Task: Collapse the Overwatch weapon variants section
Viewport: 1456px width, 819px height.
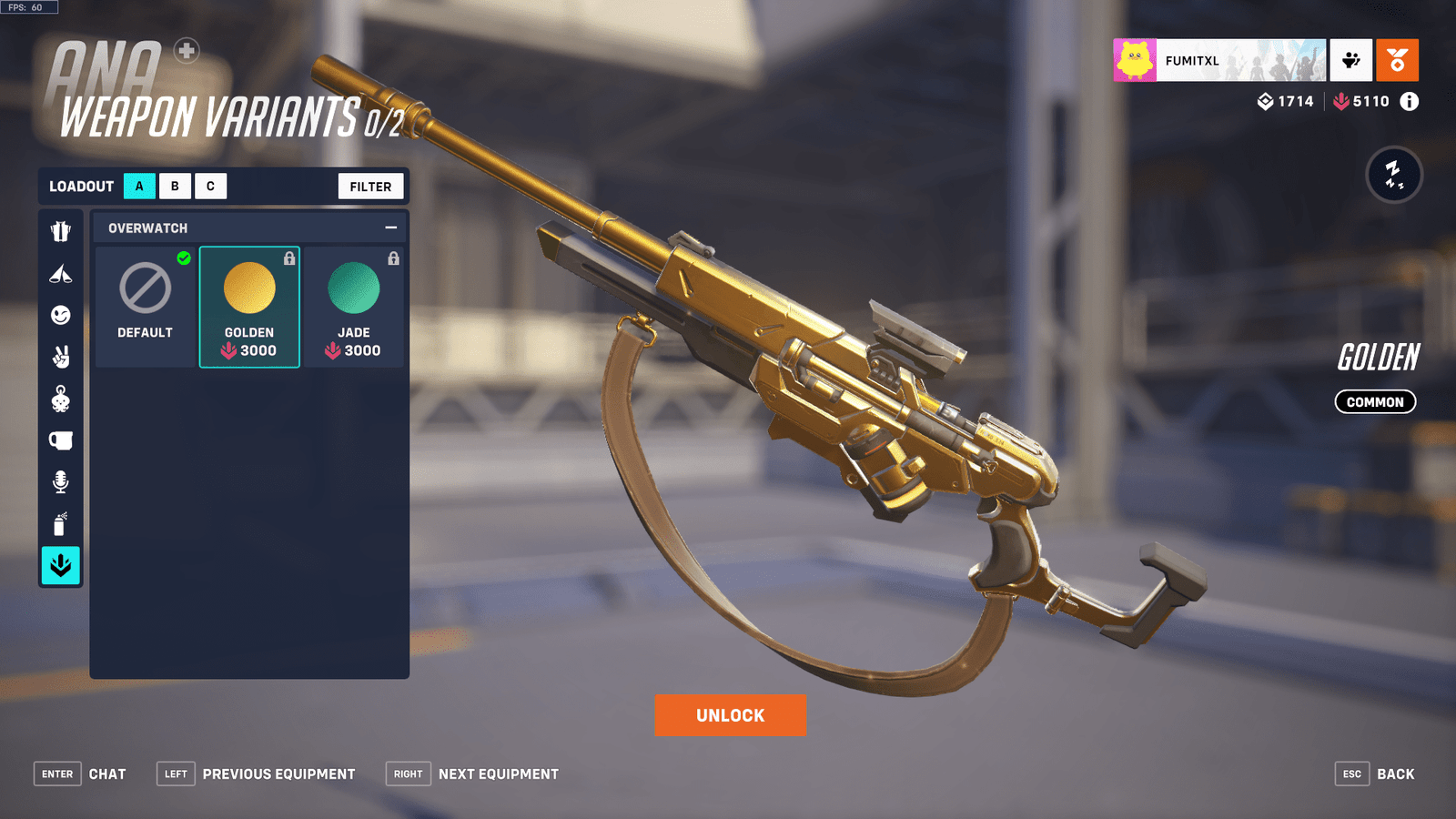Action: [x=391, y=227]
